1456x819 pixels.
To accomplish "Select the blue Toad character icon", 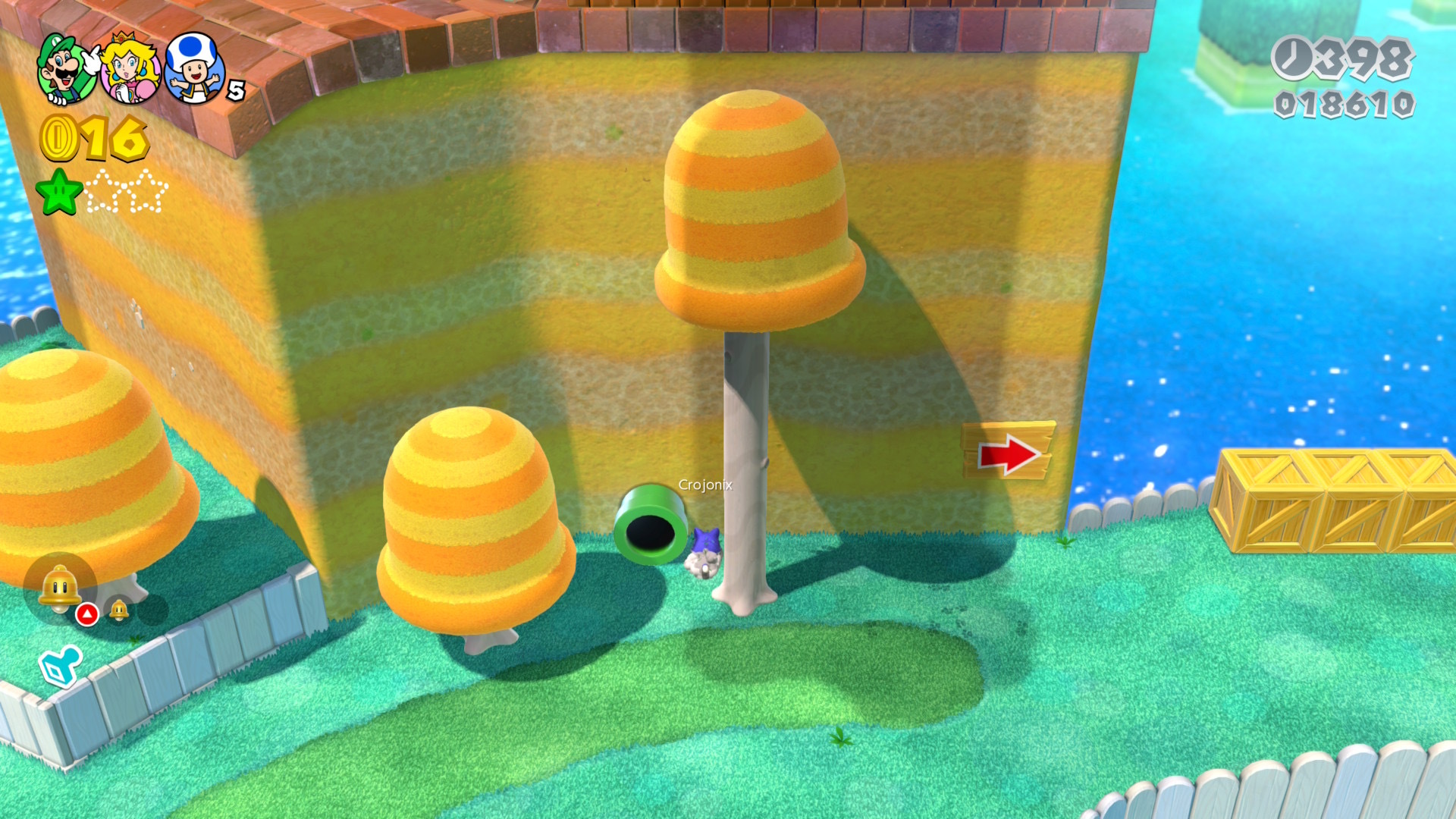I will pos(193,69).
